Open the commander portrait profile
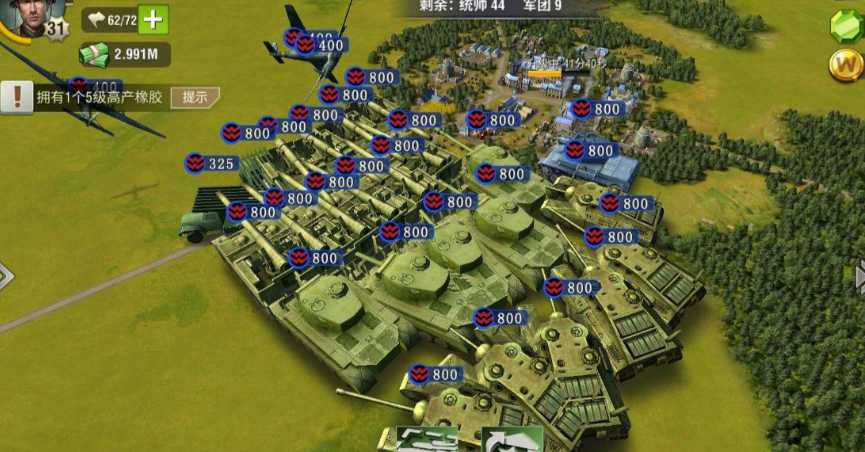865x452 pixels. point(30,17)
